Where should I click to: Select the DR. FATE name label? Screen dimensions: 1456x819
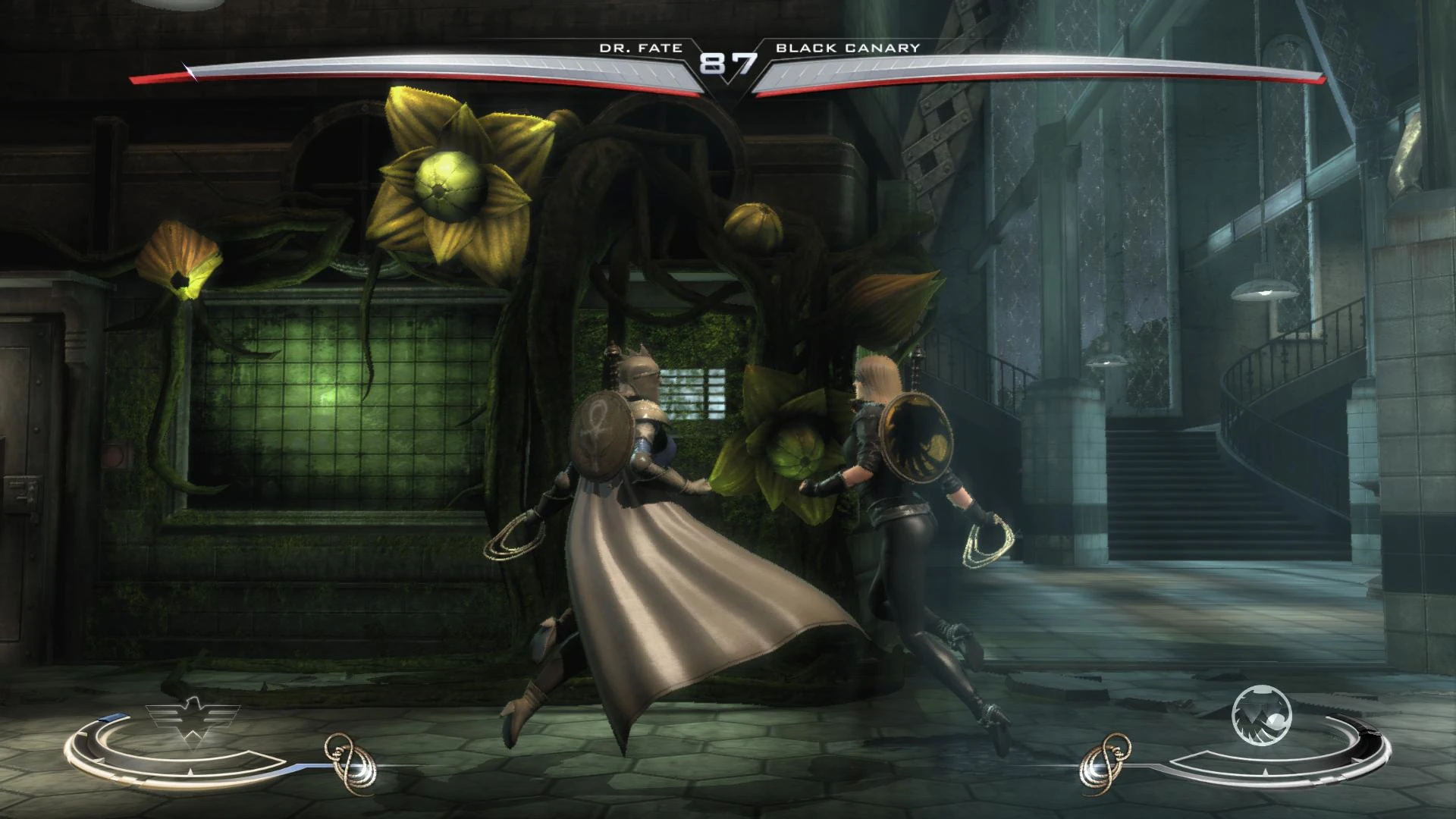pos(641,48)
